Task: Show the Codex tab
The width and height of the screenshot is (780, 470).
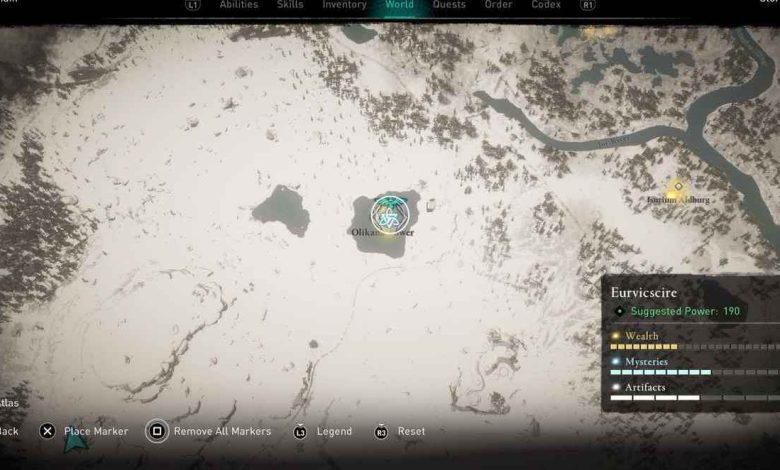Action: 546,5
